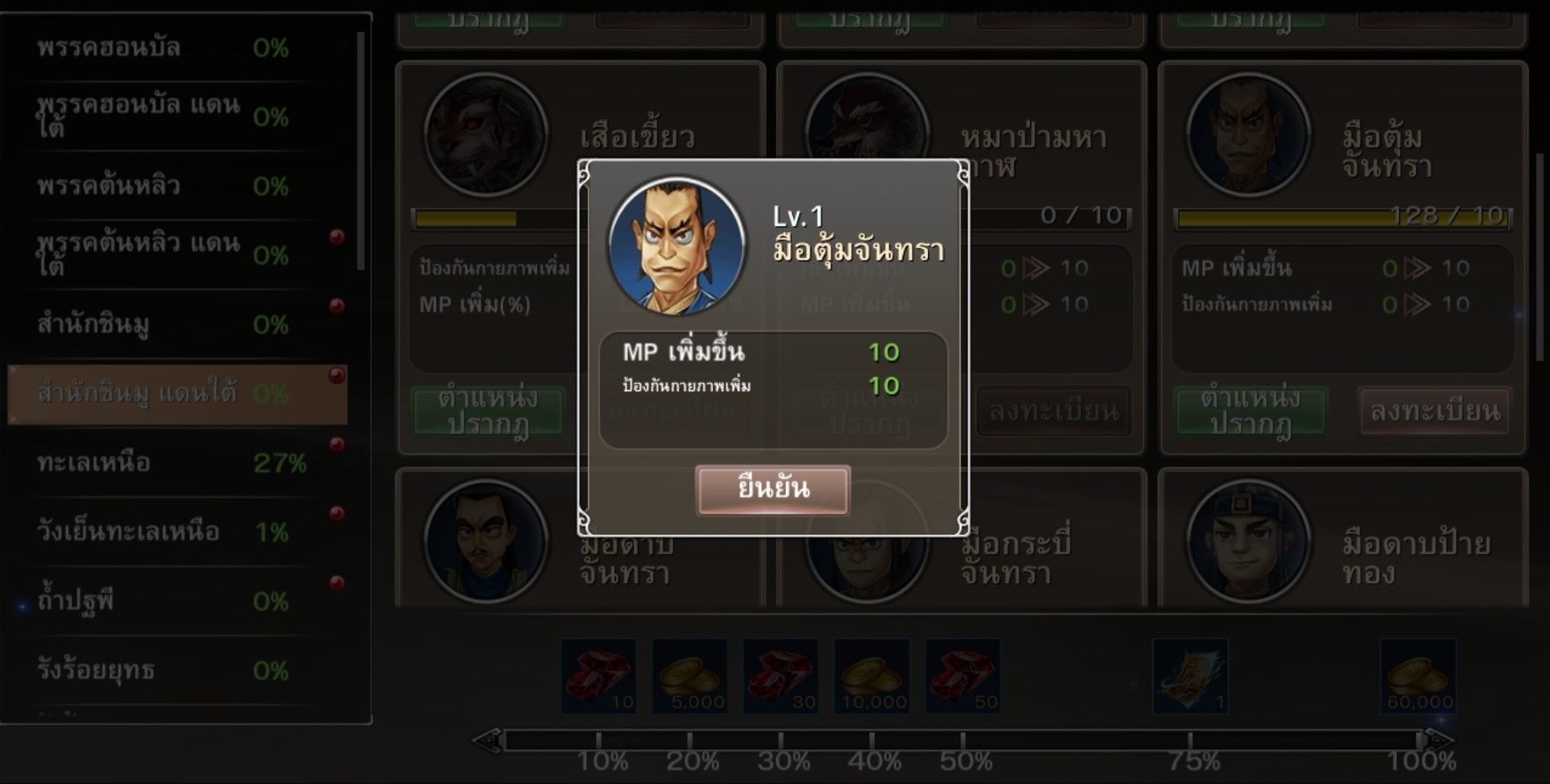Show position for มือตุ้มจันทรา card
1550x784 pixels.
point(1250,410)
